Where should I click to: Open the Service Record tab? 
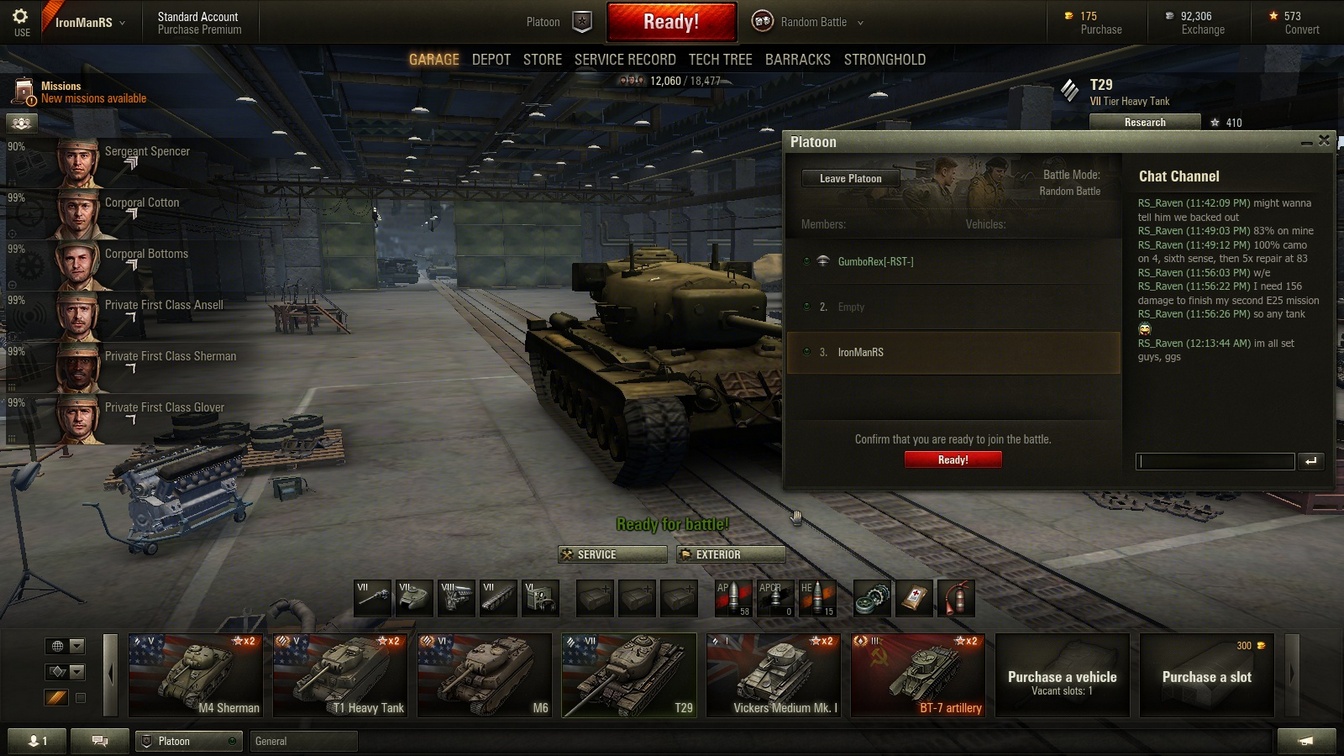pyautogui.click(x=625, y=60)
